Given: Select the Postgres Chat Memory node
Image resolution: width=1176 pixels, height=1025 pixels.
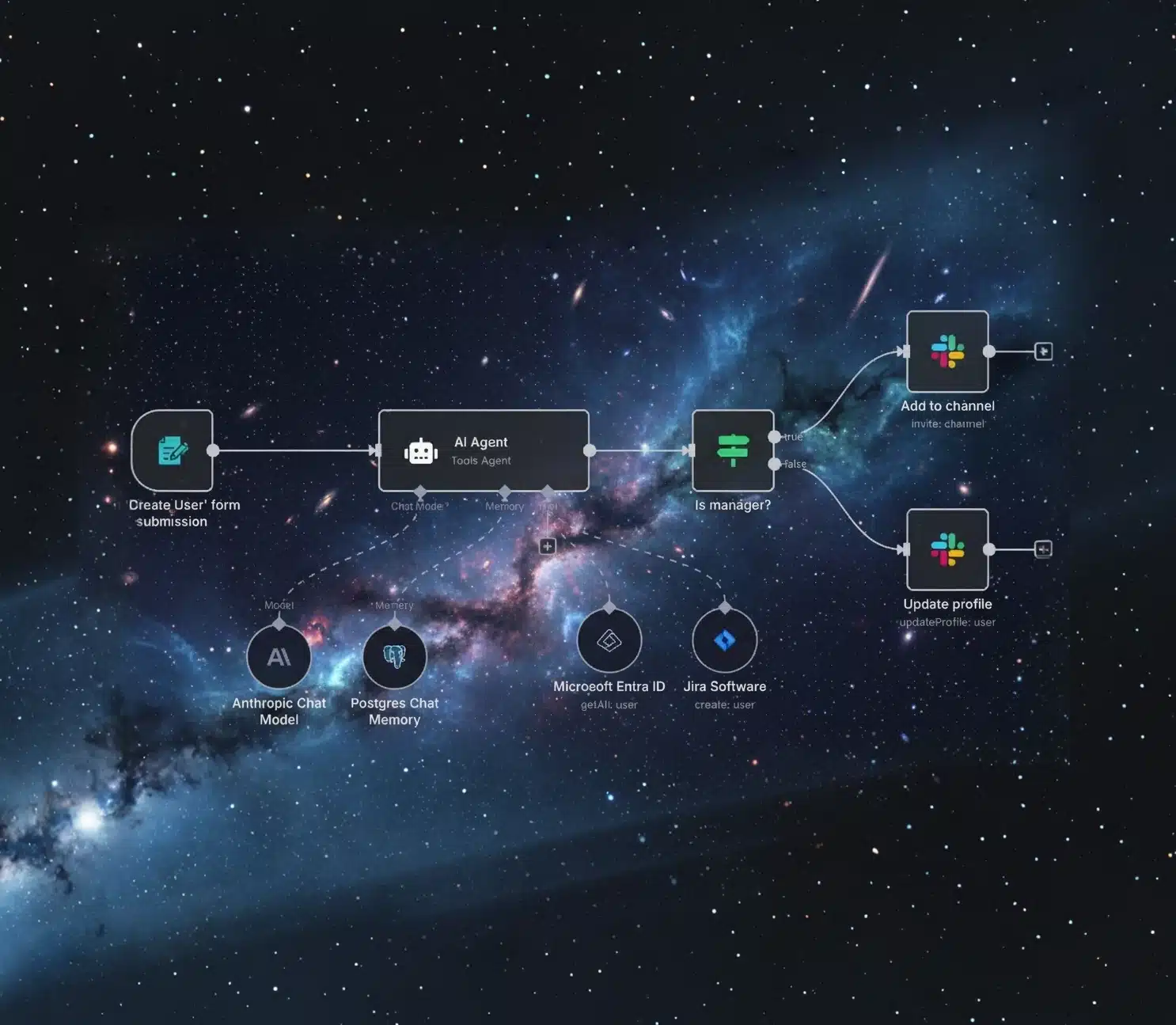Looking at the screenshot, I should [394, 657].
